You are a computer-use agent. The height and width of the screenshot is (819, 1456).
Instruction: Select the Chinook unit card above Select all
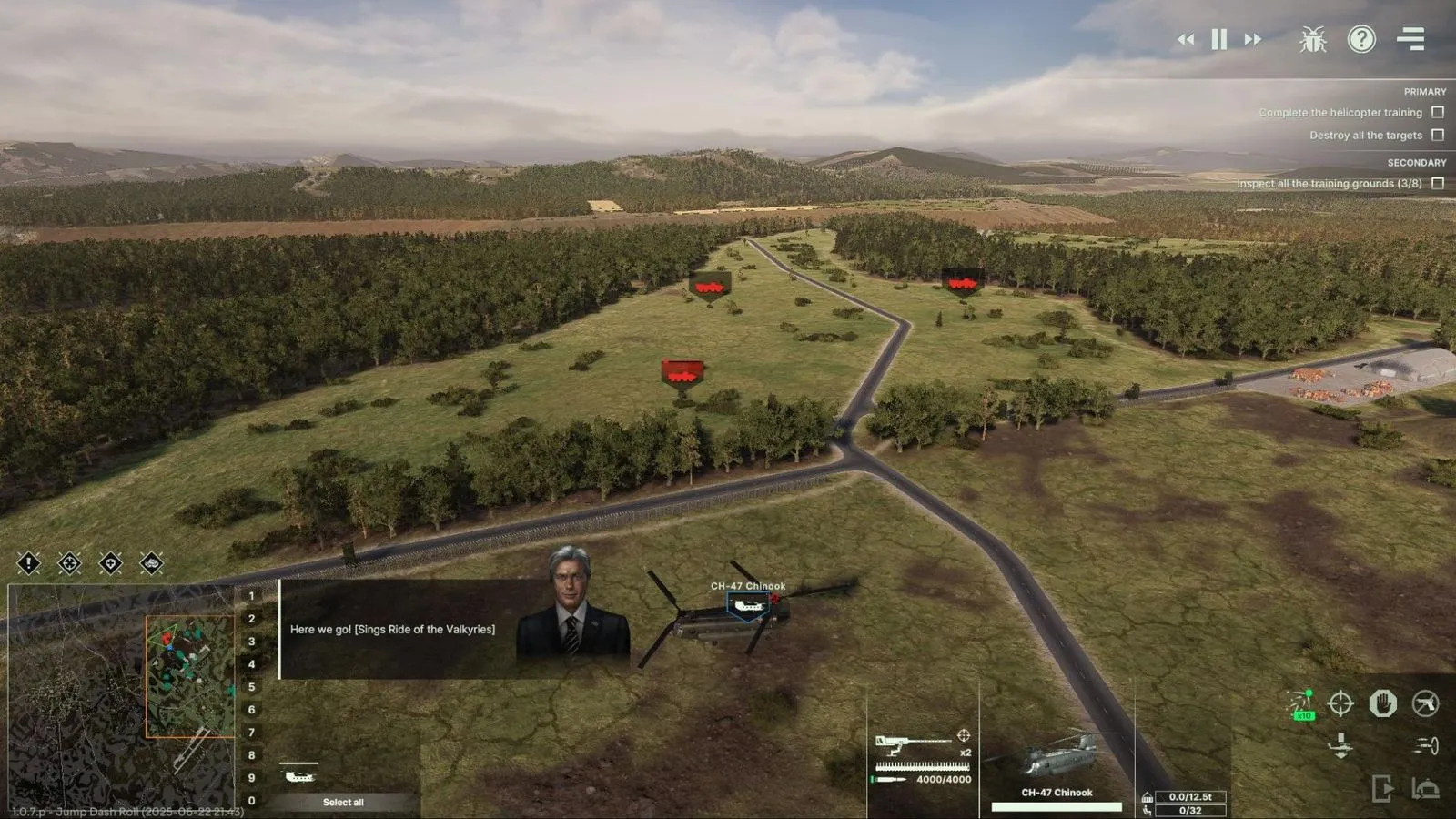(x=299, y=775)
